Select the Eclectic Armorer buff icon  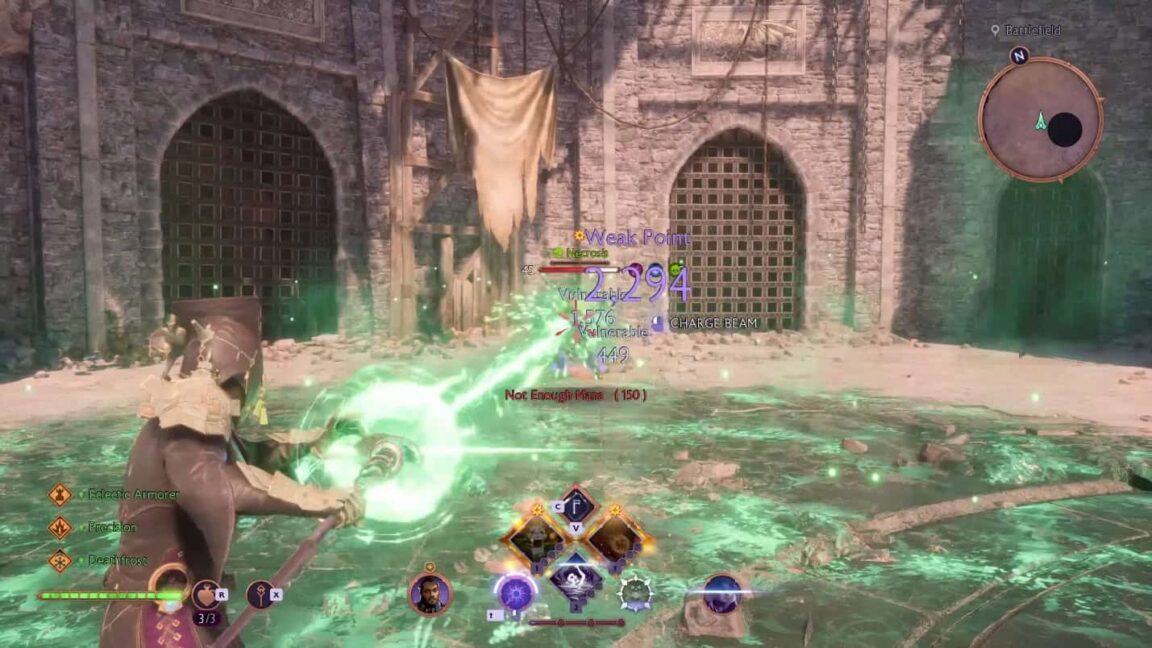pos(60,494)
